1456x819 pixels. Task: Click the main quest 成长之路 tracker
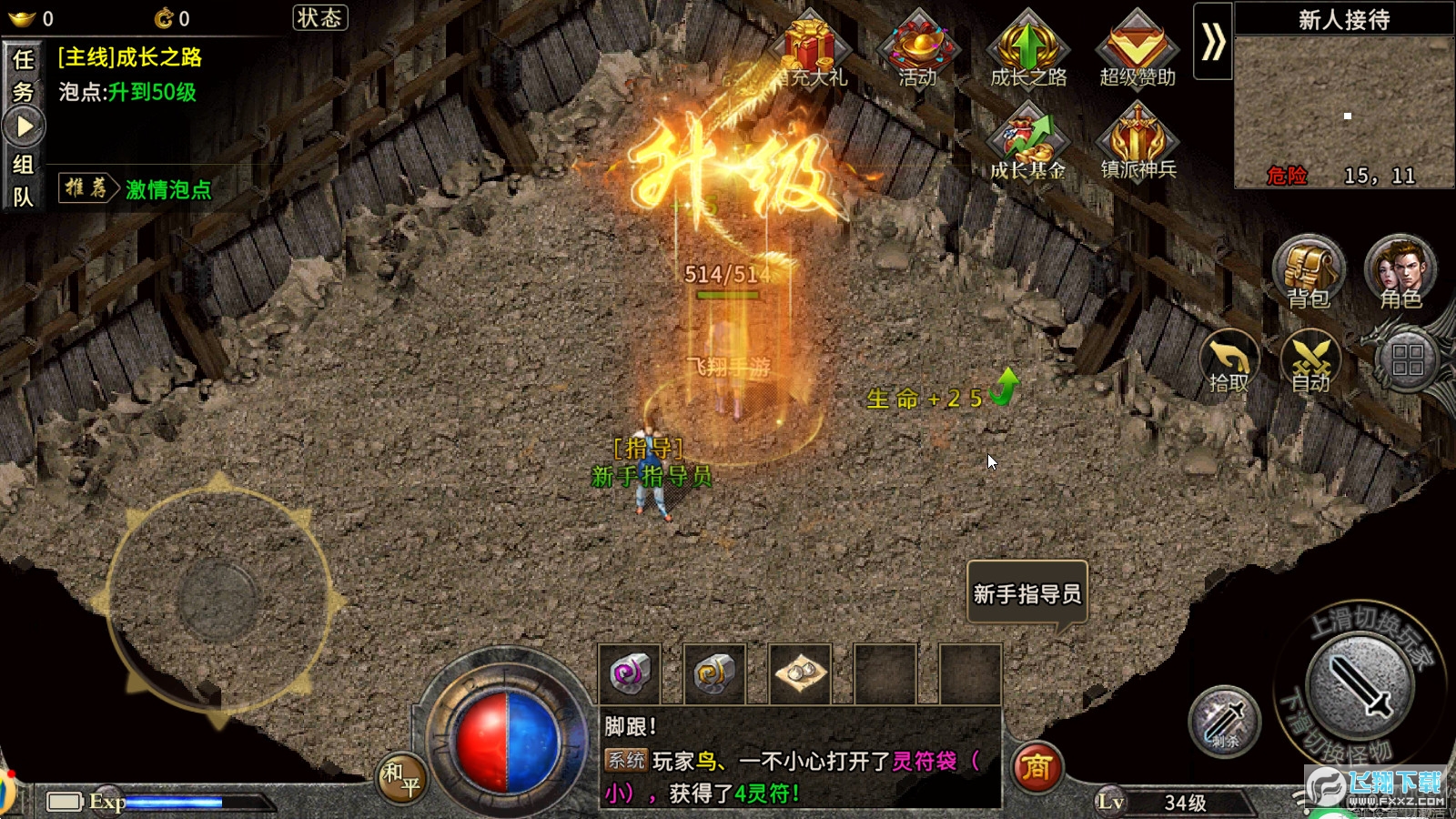pos(130,58)
